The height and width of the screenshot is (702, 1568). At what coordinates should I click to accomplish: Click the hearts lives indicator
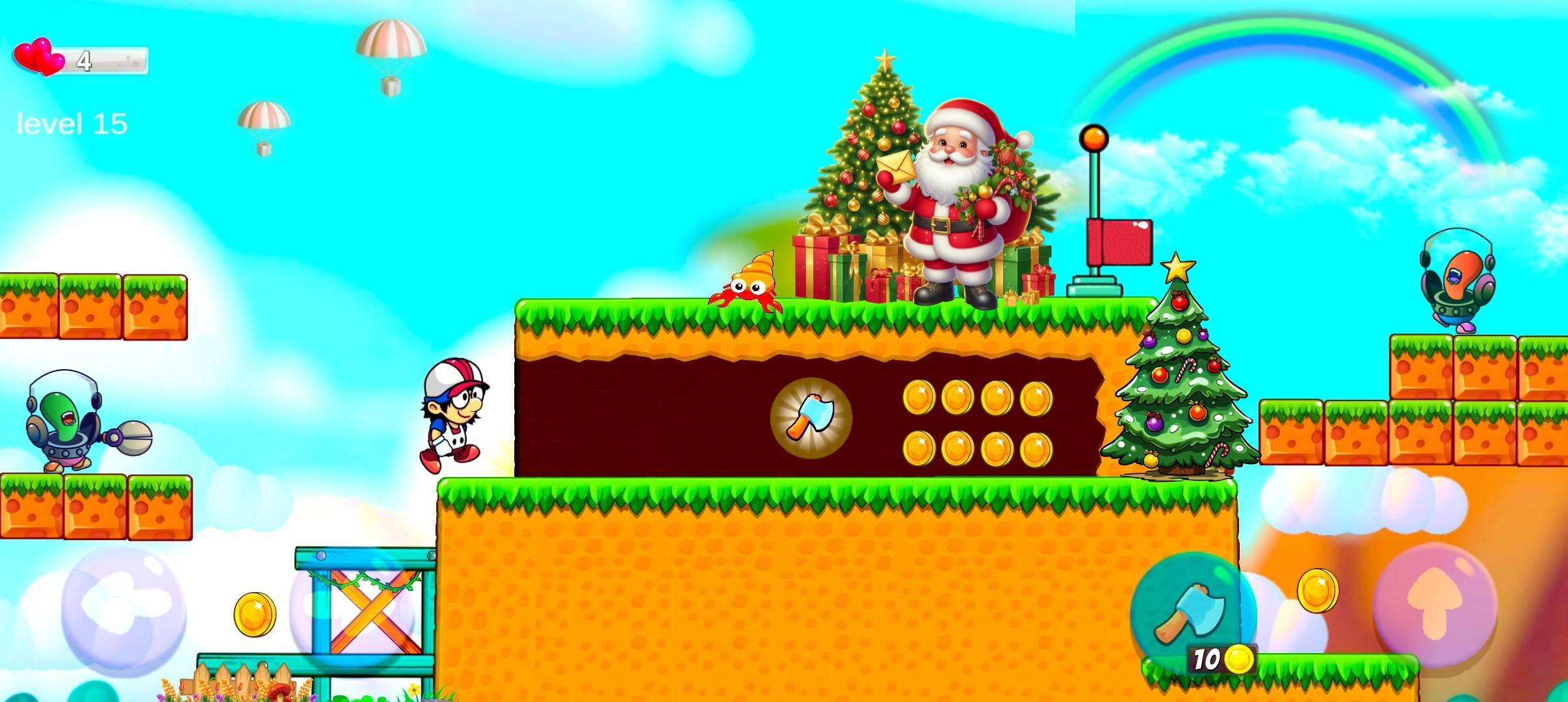[x=38, y=58]
